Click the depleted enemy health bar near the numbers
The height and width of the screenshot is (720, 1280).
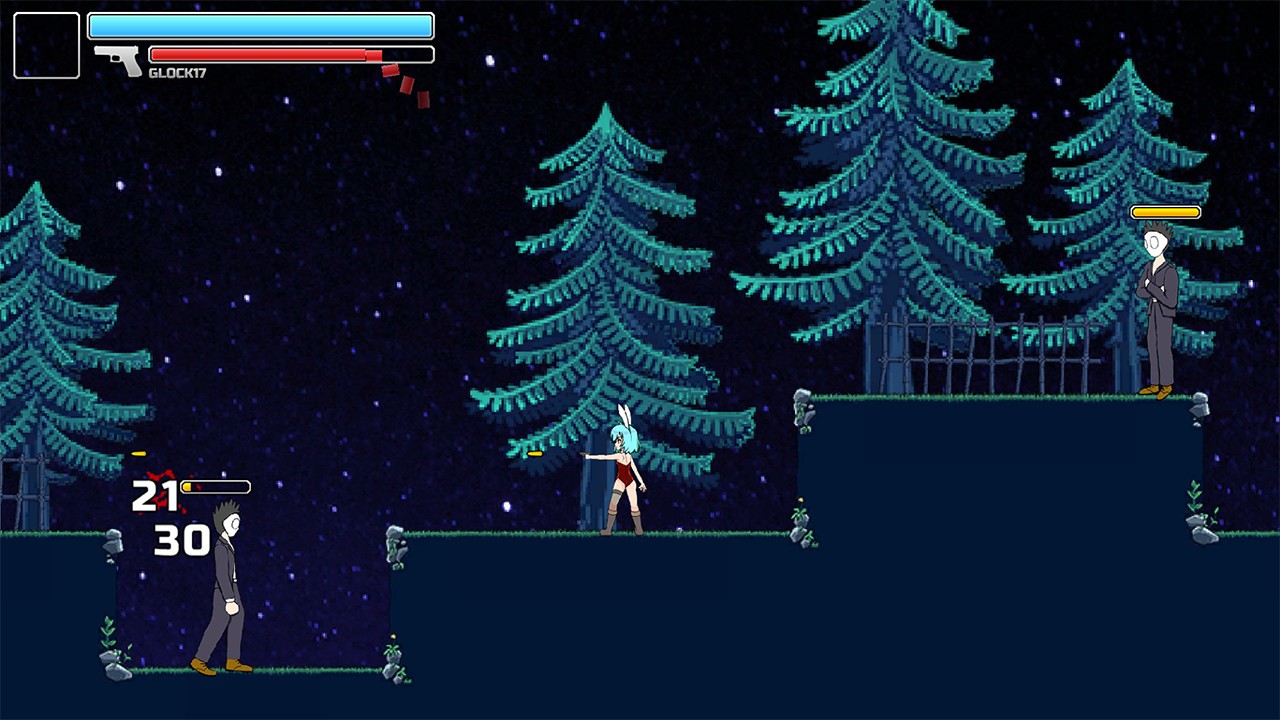[x=215, y=487]
